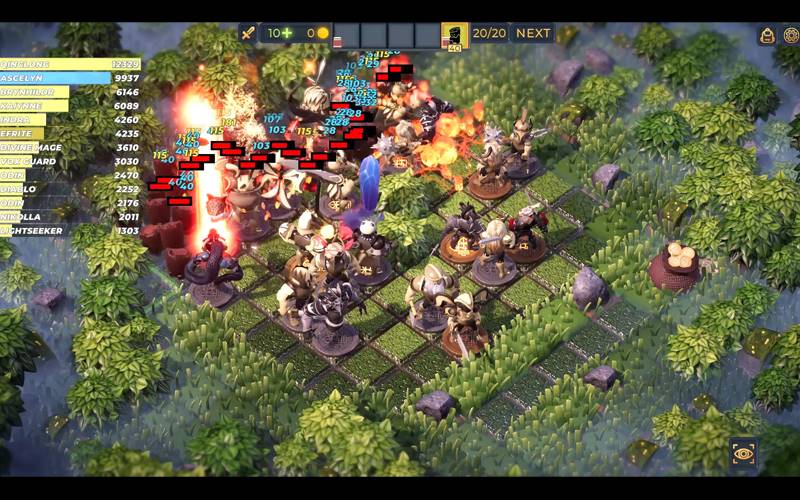
Task: Choose the Nikolla row in the list
Action: pyautogui.click(x=70, y=216)
